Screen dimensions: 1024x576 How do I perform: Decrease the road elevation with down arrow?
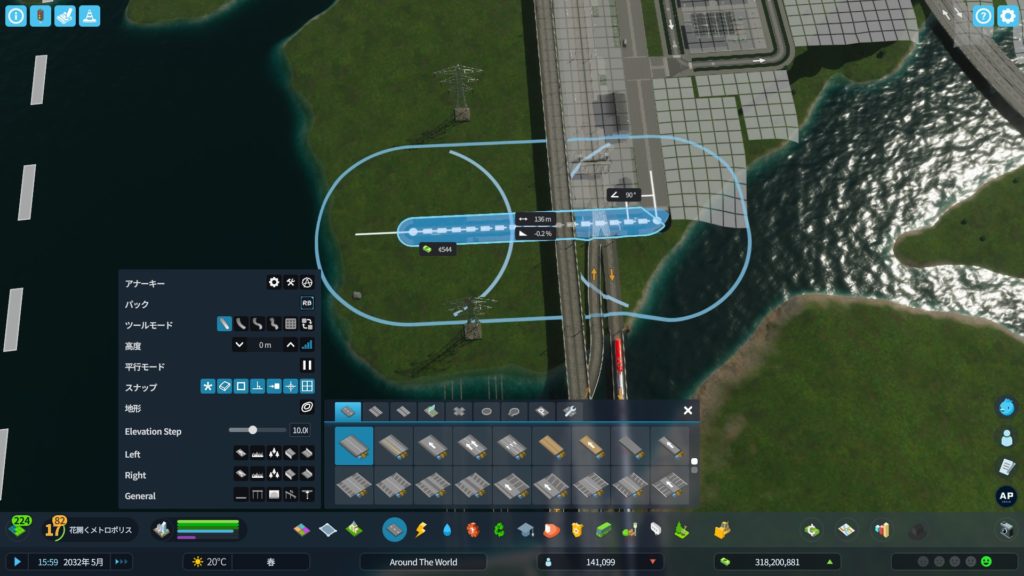pyautogui.click(x=239, y=345)
